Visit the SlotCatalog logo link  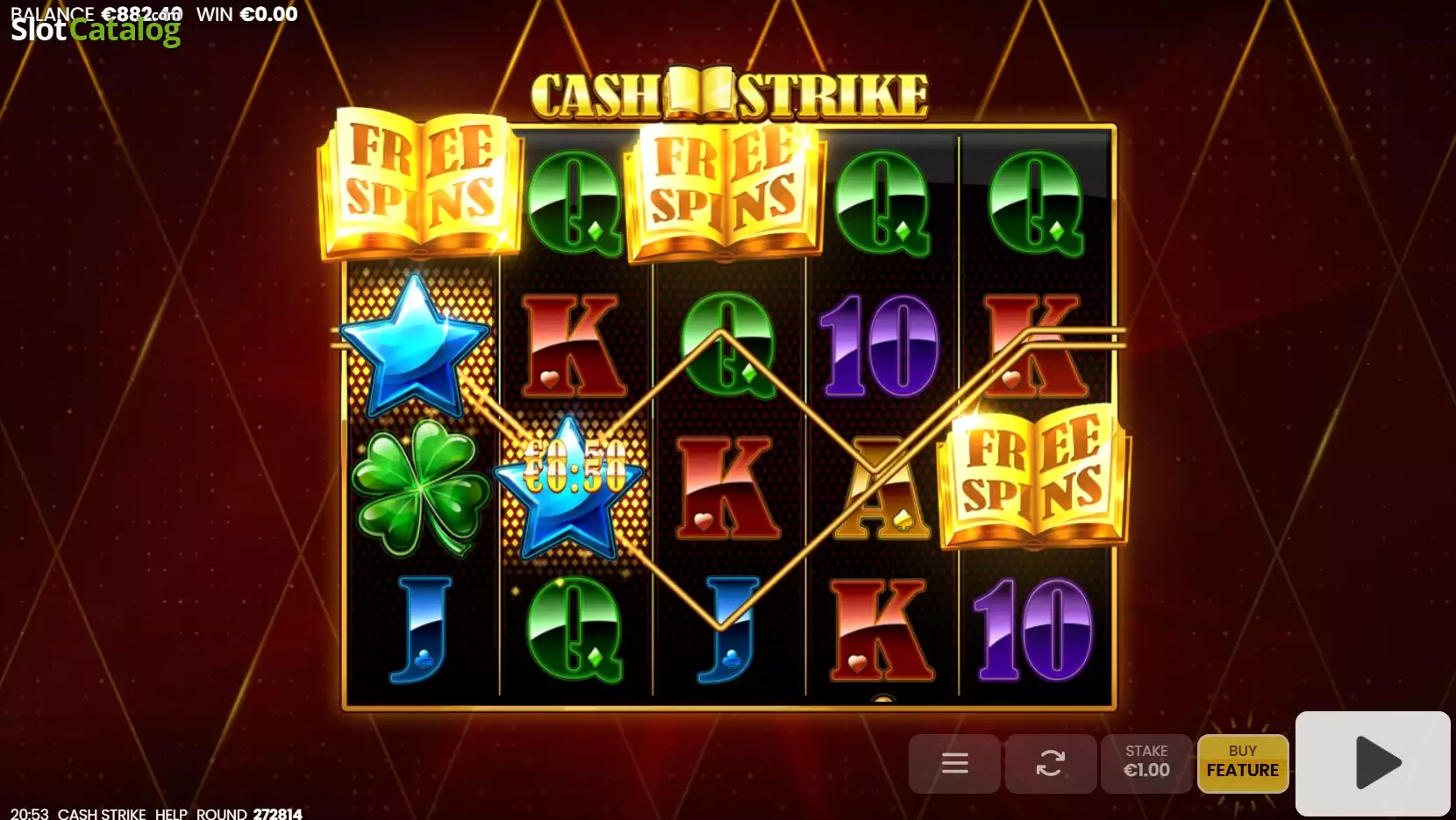tap(96, 31)
